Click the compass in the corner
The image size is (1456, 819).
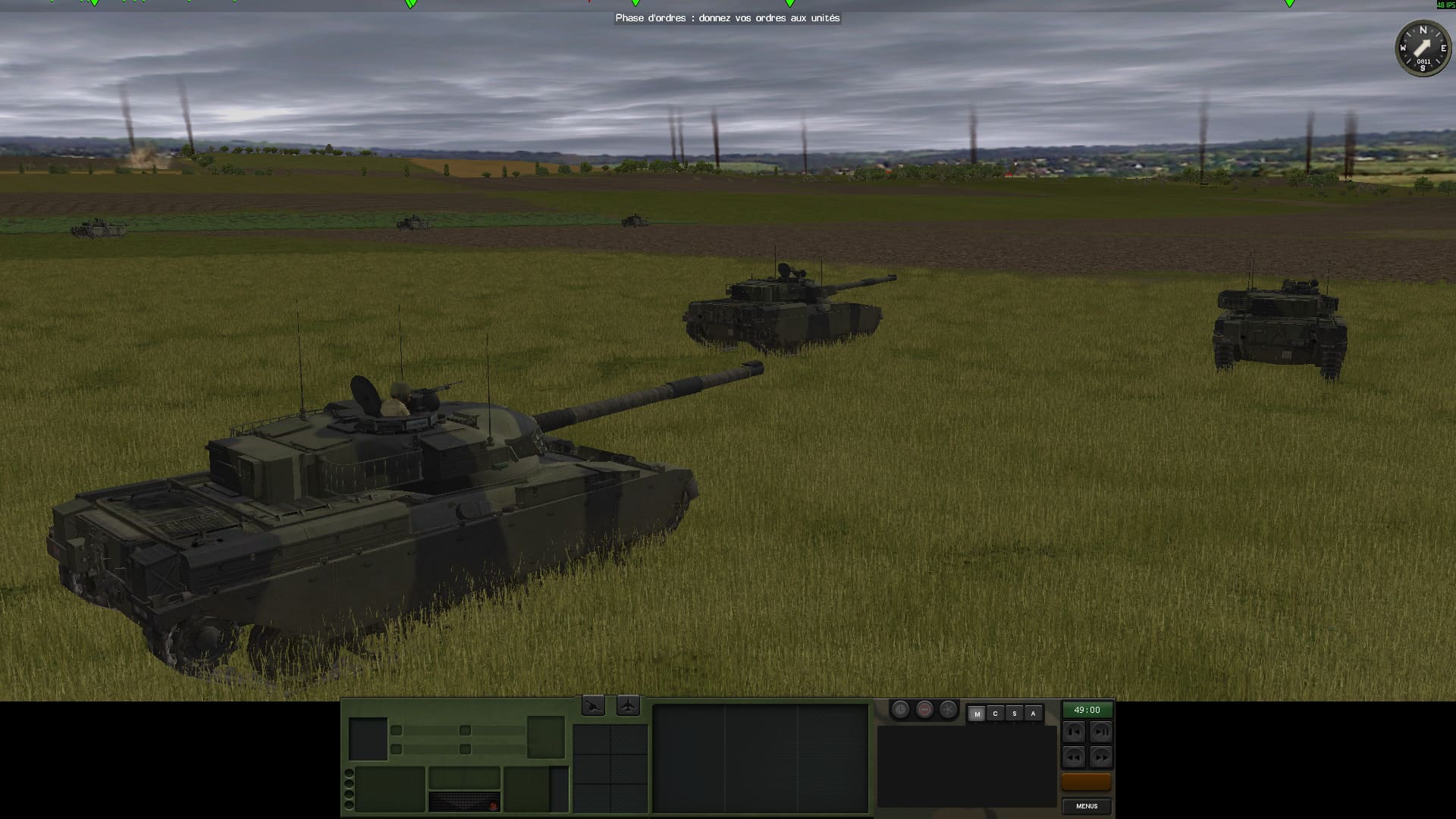[1423, 48]
